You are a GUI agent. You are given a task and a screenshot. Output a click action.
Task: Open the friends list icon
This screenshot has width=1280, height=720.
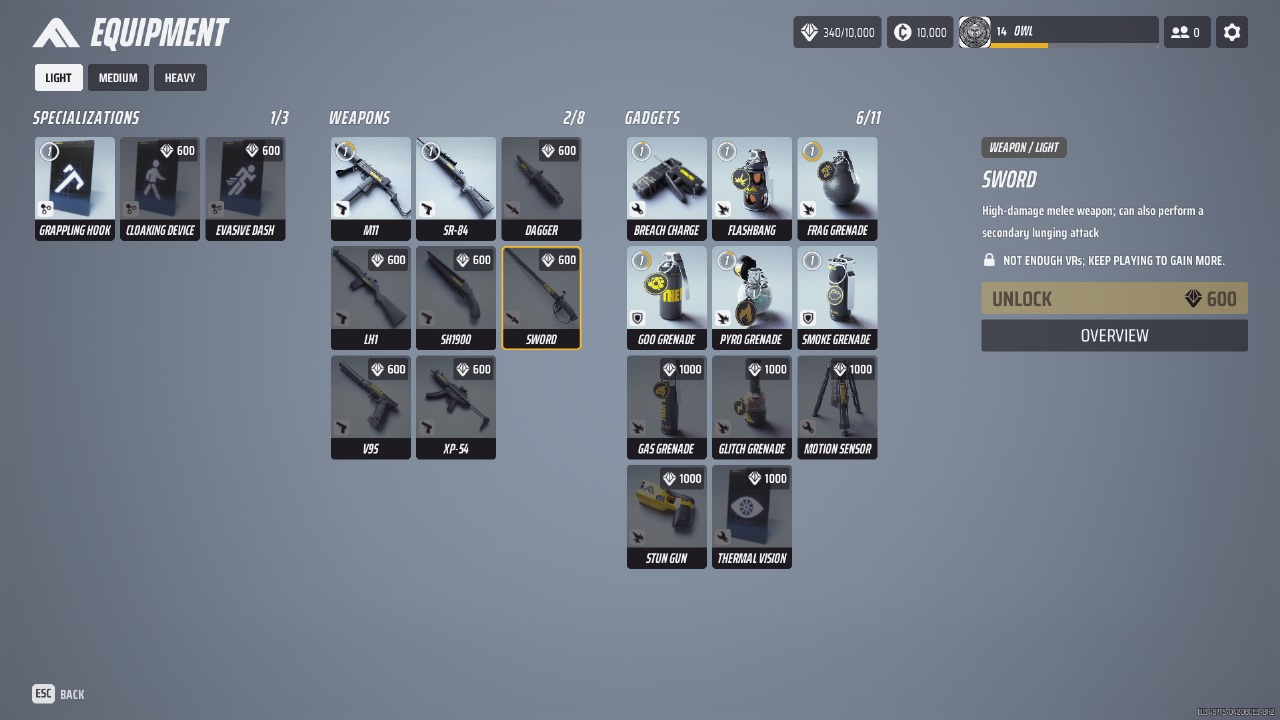pyautogui.click(x=1186, y=32)
